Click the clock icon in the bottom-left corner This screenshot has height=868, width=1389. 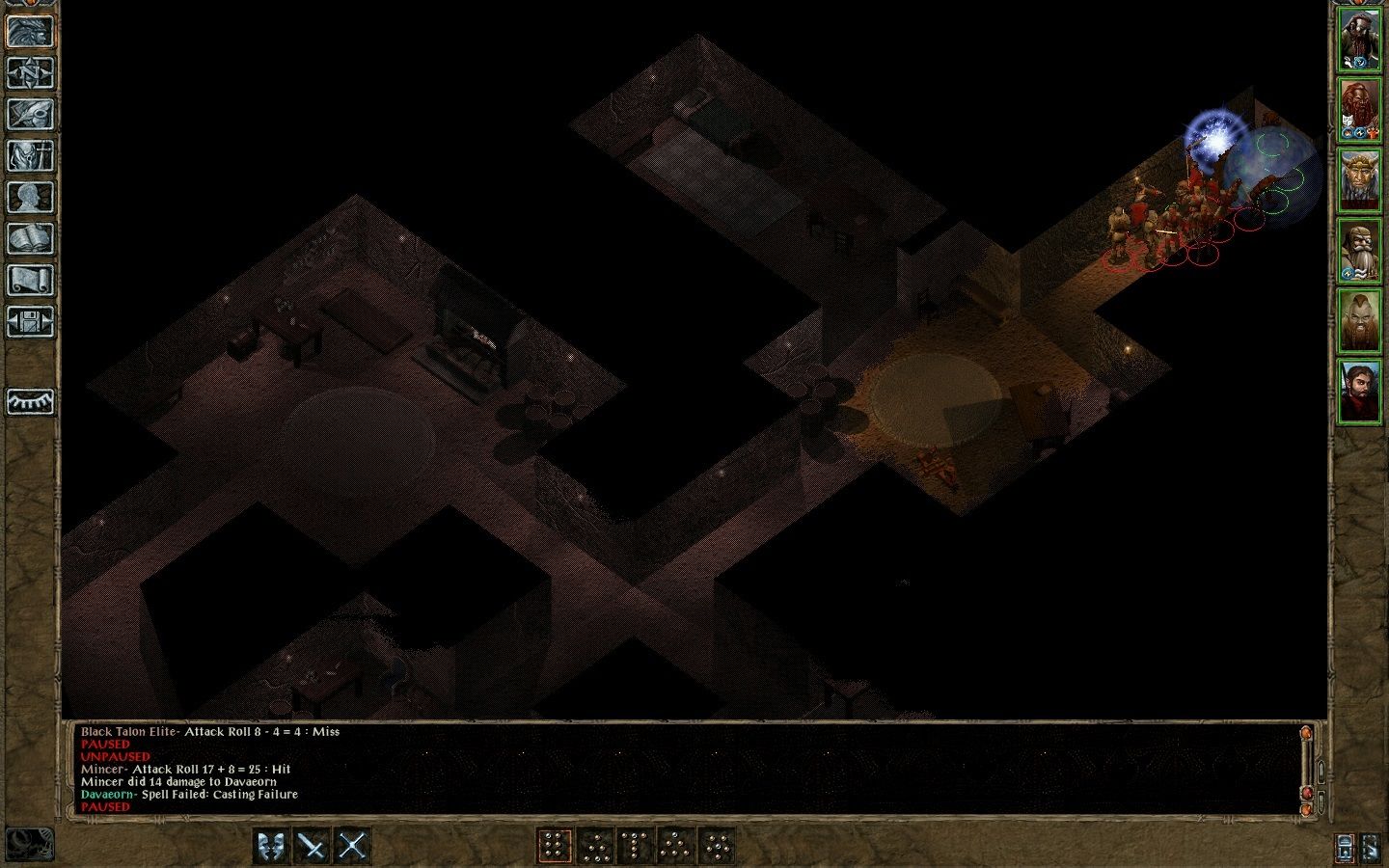coord(29,844)
